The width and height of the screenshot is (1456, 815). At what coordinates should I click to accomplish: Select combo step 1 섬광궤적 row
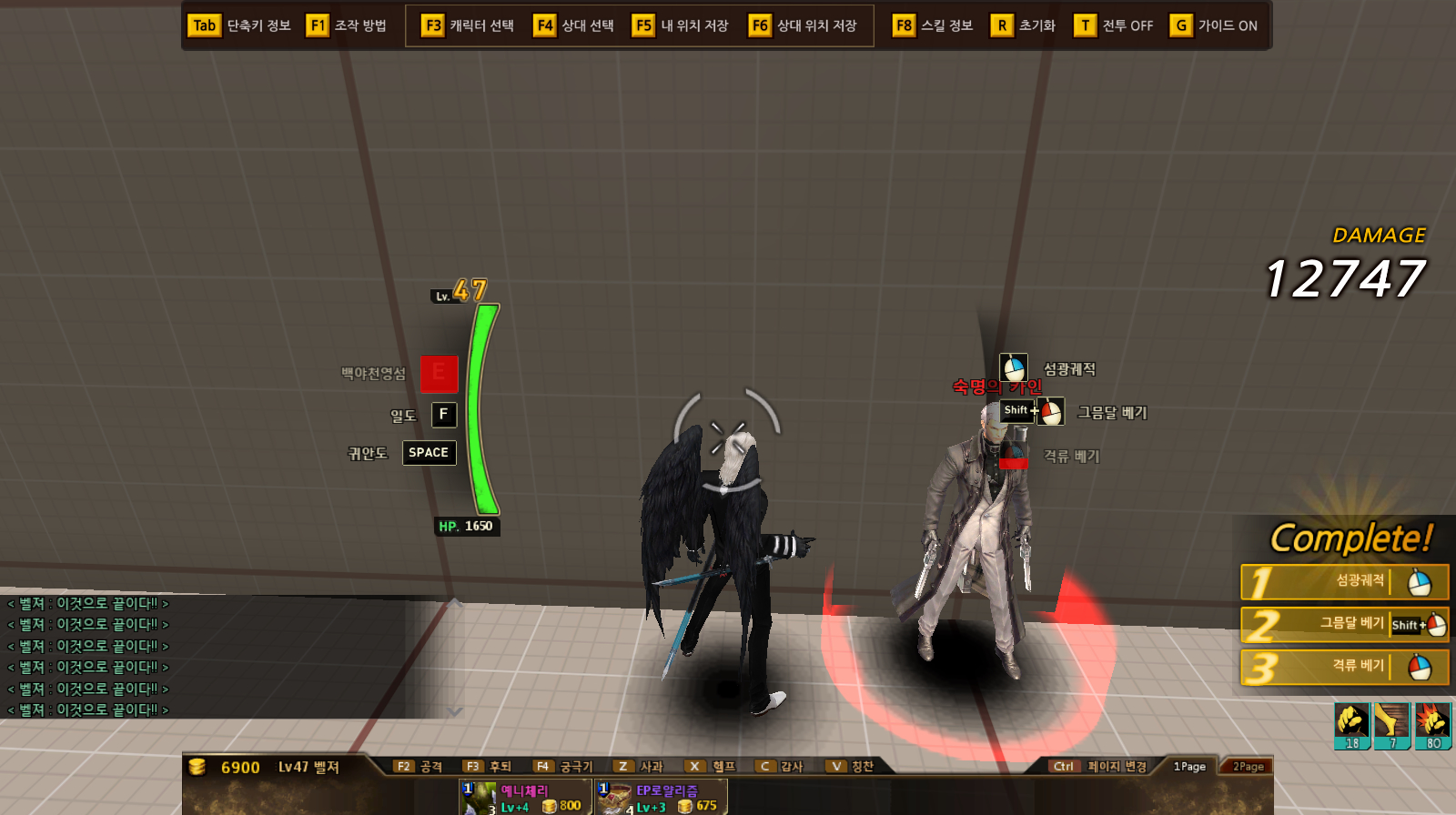1344,582
